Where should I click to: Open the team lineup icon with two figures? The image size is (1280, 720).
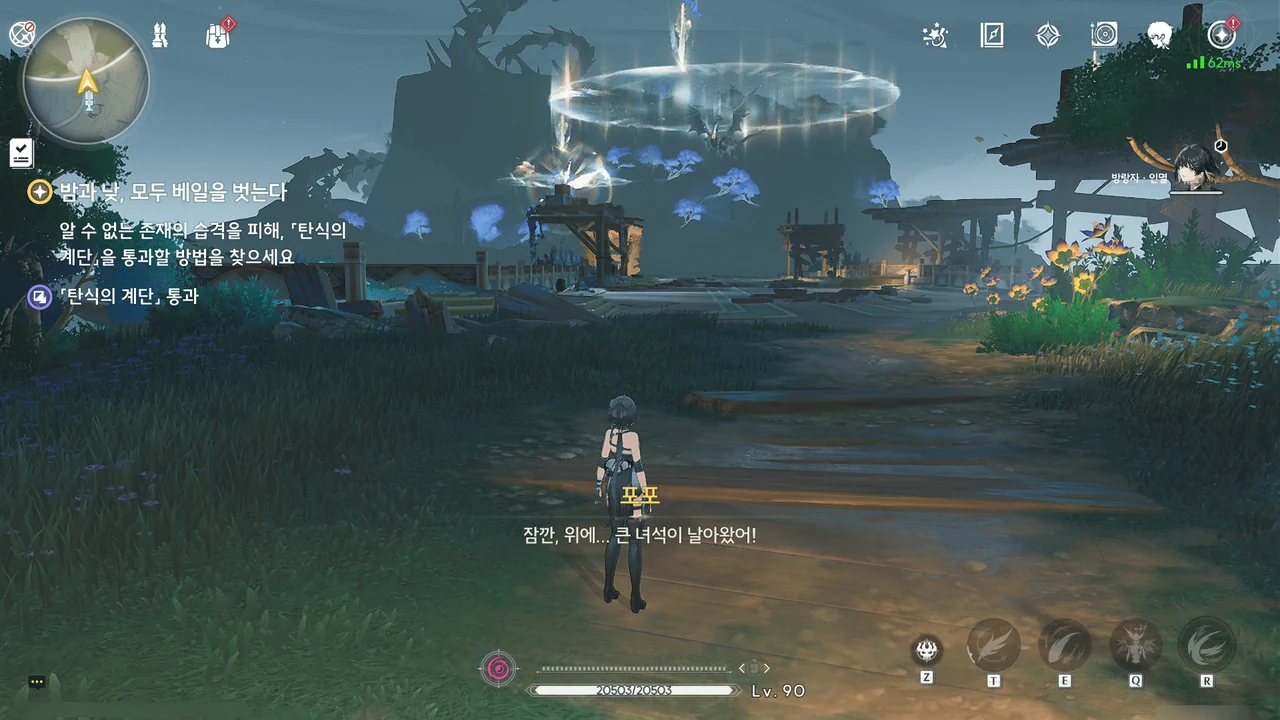click(x=160, y=35)
